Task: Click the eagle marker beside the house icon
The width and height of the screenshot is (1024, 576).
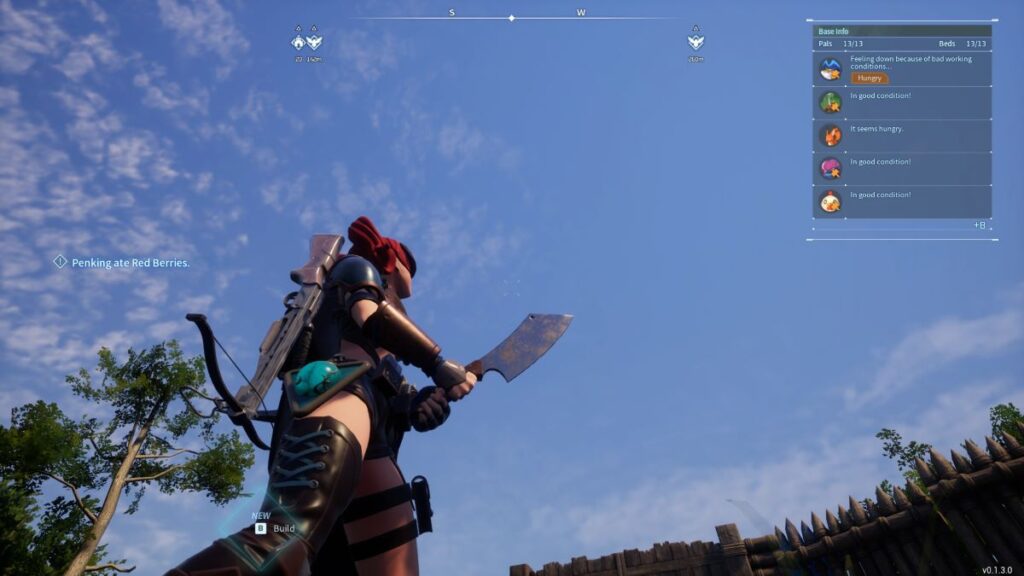Action: (x=314, y=42)
